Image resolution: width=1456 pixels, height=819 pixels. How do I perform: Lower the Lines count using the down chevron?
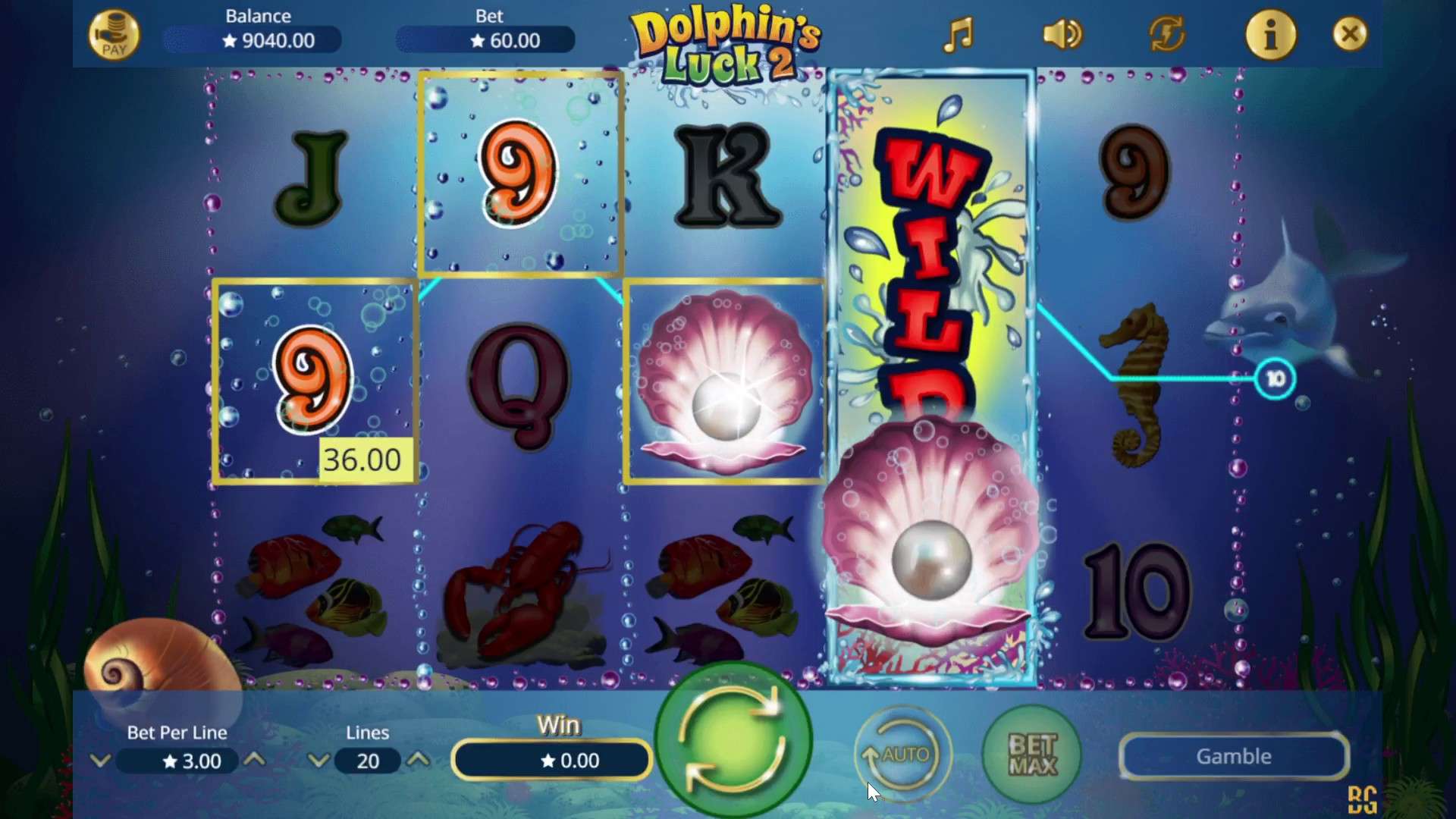coord(318,761)
